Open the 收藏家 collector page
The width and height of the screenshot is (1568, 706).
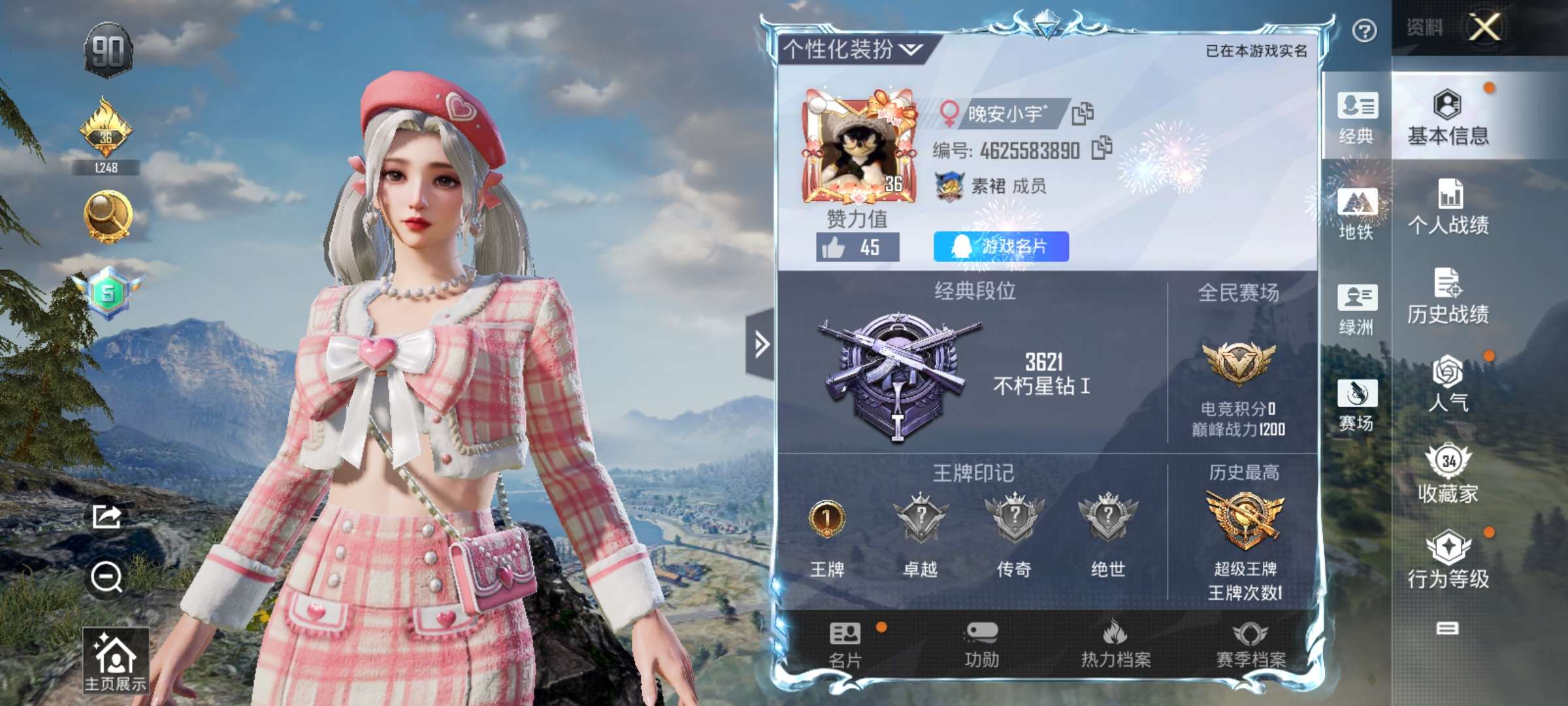tap(1448, 475)
